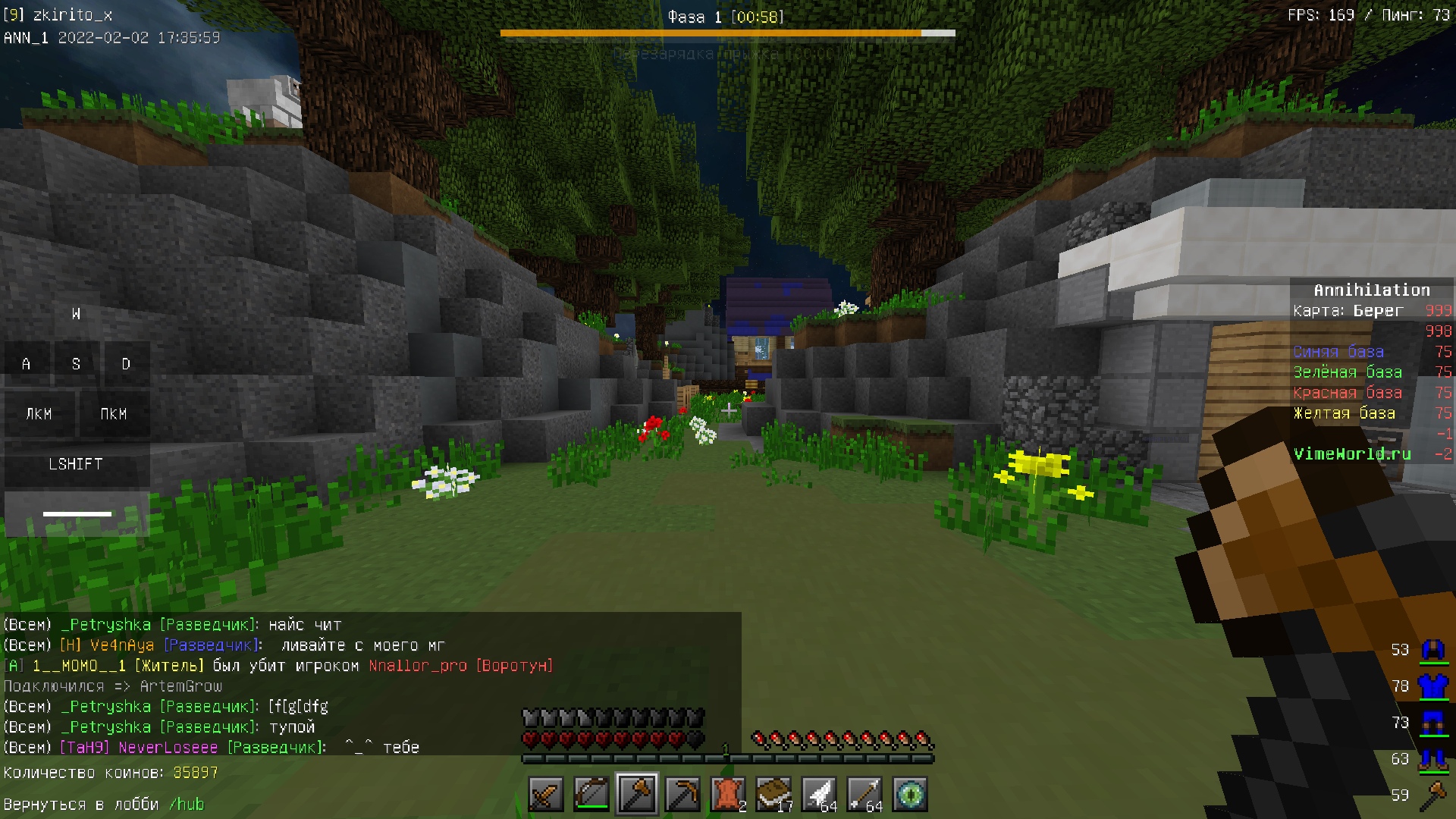Click NeverLoseee's name in chat
Viewport: 1456px width, 819px height.
(168, 748)
